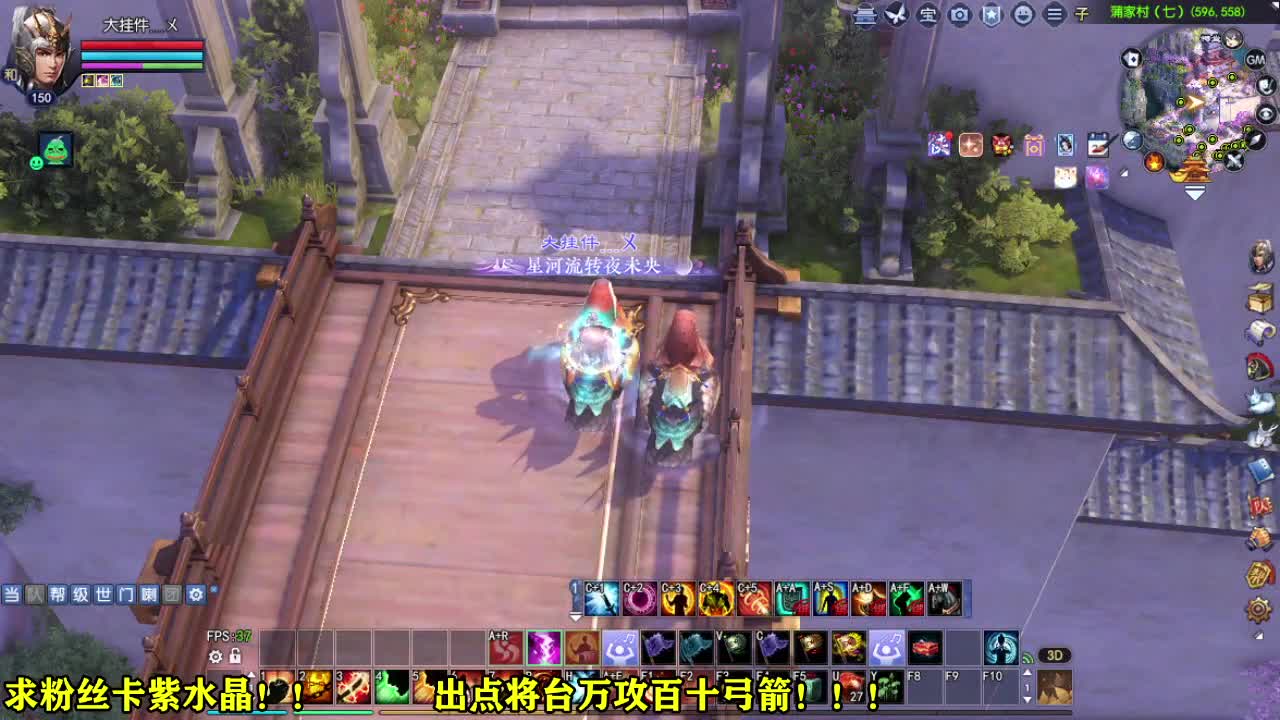The height and width of the screenshot is (720, 1280).
Task: Collapse the skill bar using its down arrow
Action: tap(575, 616)
